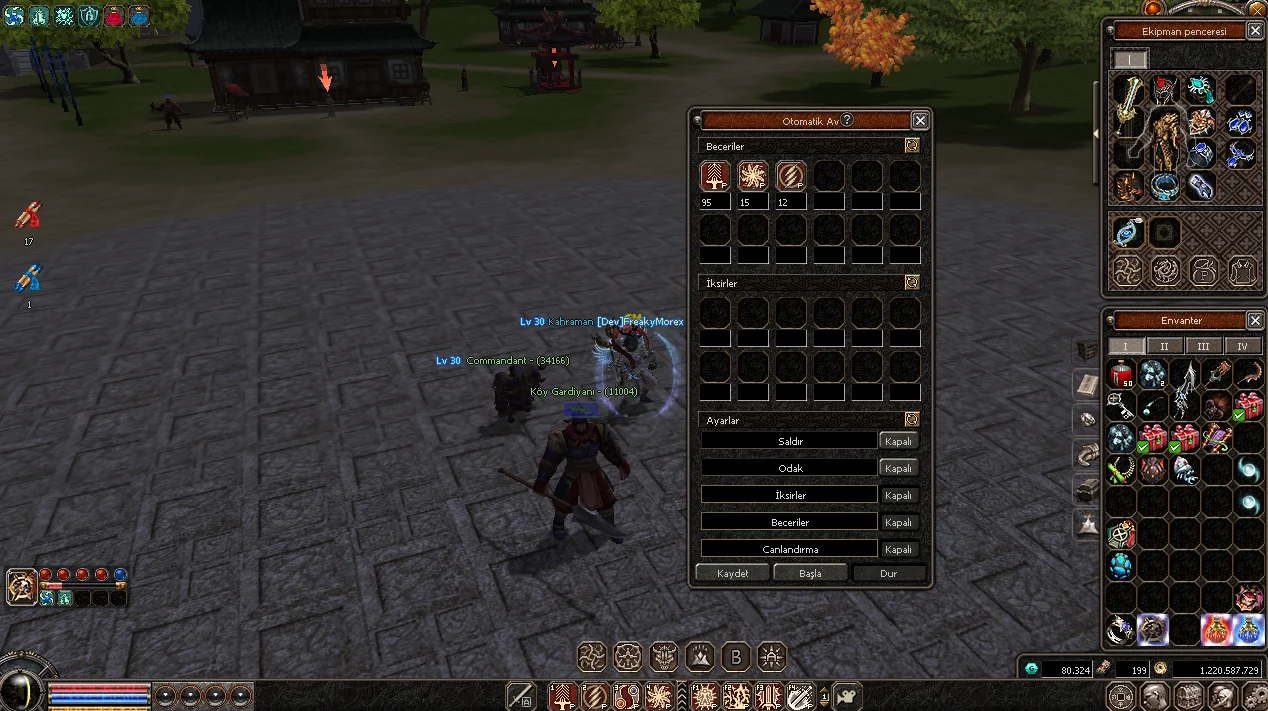1268x711 pixels.
Task: Select the blue spotted egg item
Action: pyautogui.click(x=1122, y=565)
